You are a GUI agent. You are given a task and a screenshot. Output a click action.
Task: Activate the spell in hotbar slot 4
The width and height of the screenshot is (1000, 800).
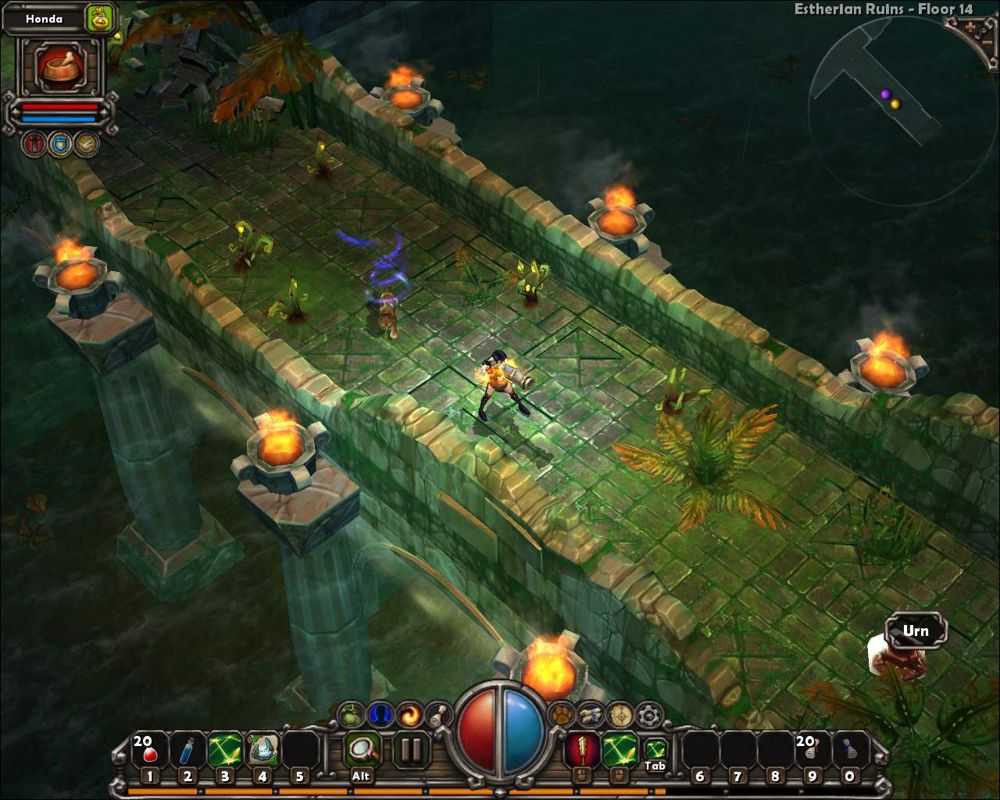[x=262, y=750]
